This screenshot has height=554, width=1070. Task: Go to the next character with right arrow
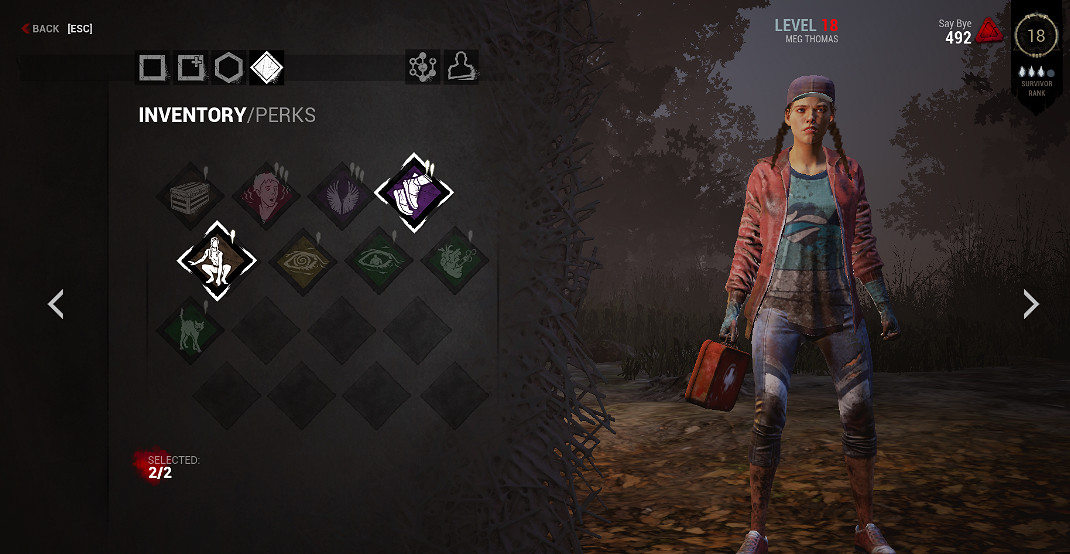click(1031, 304)
